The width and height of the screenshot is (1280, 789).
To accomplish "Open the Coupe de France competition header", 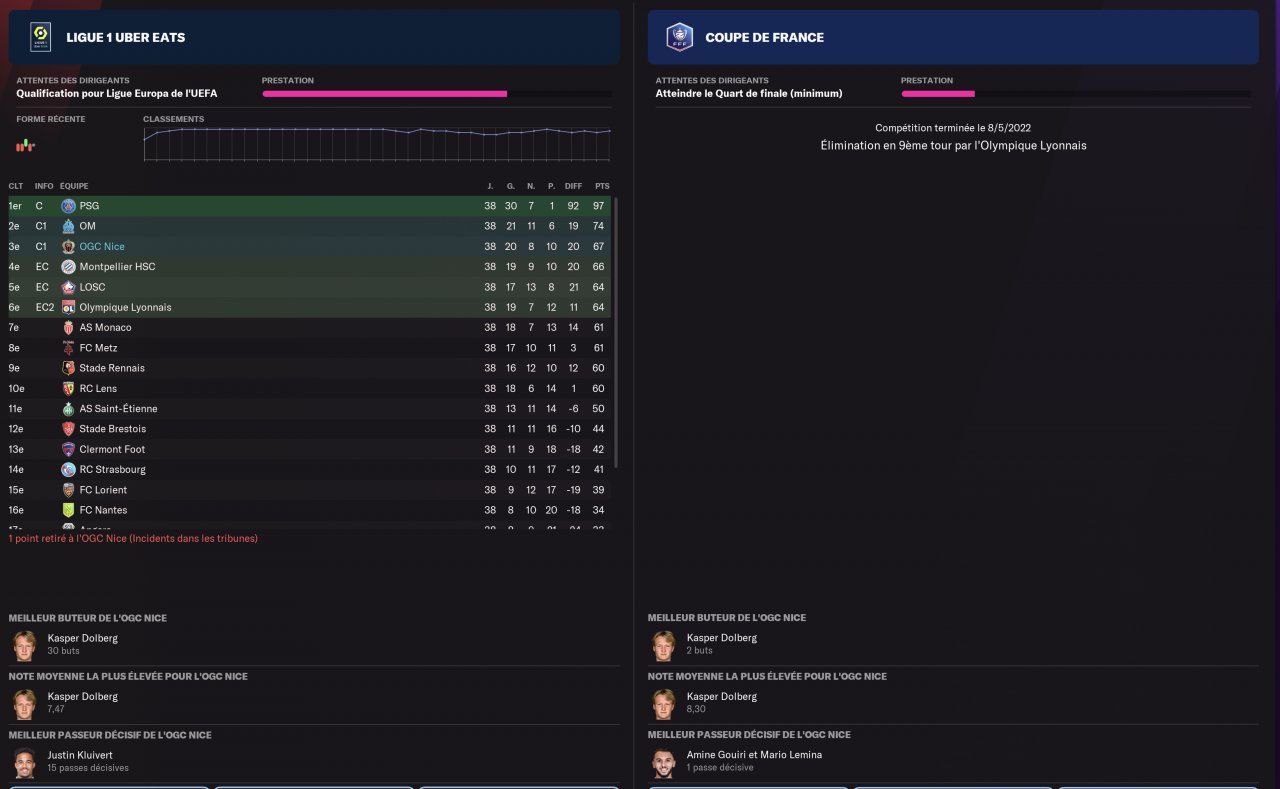I will [764, 38].
